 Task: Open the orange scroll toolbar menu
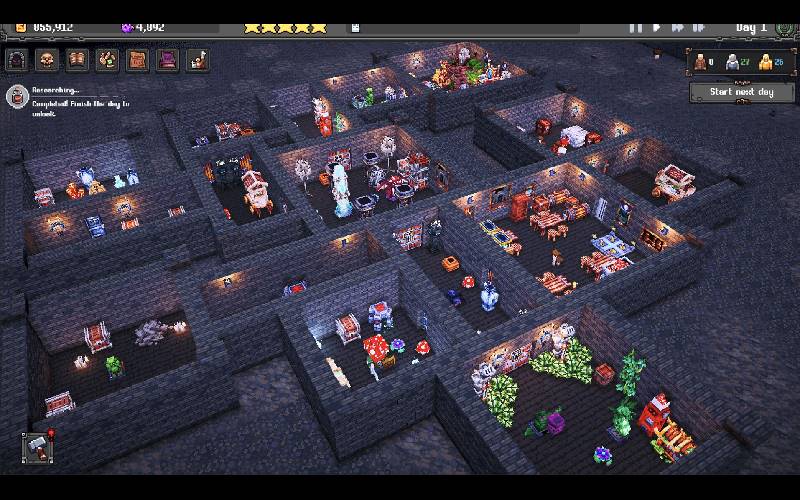137,60
